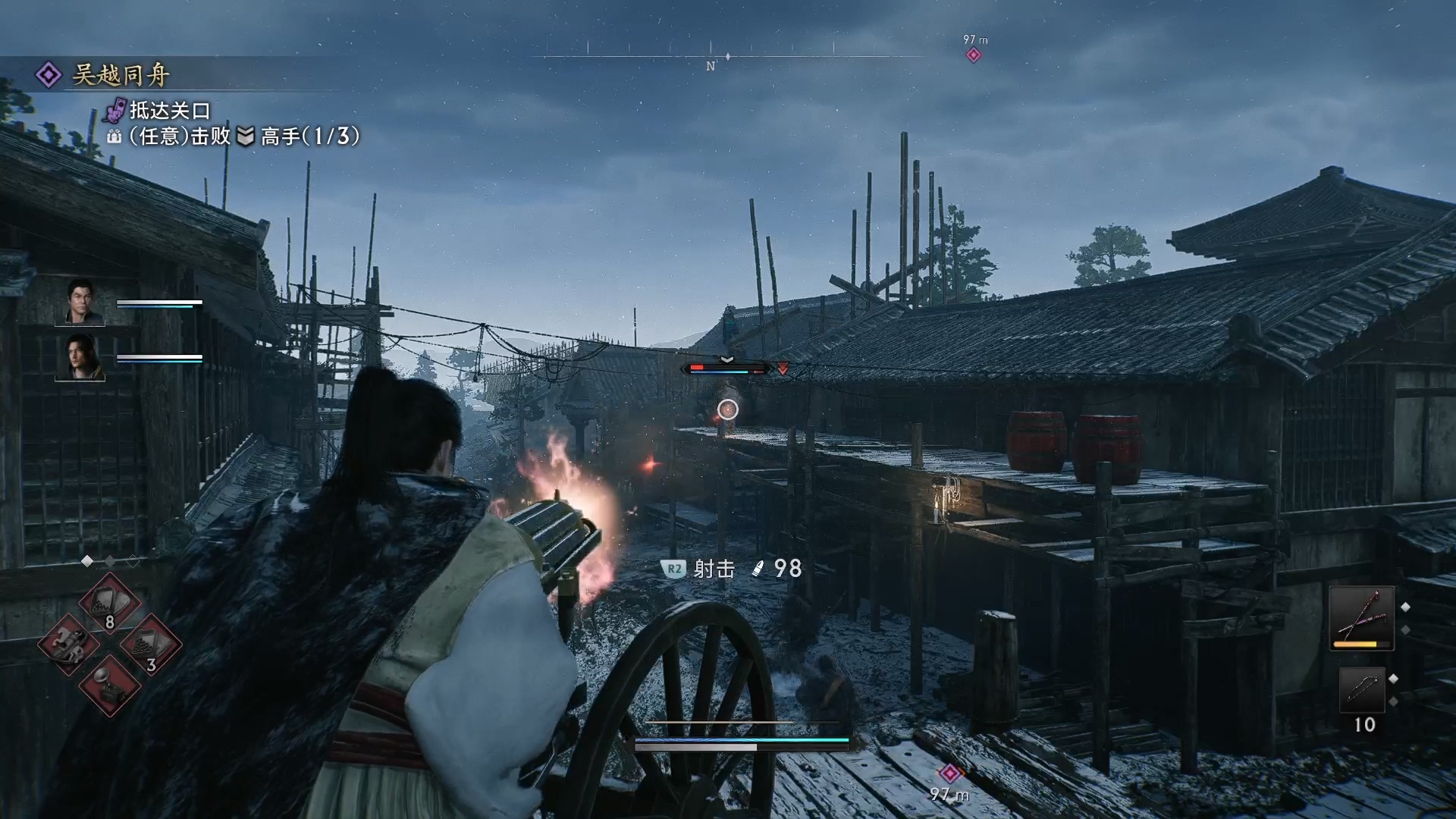Open the 抵达关口 objective entry

[169, 111]
